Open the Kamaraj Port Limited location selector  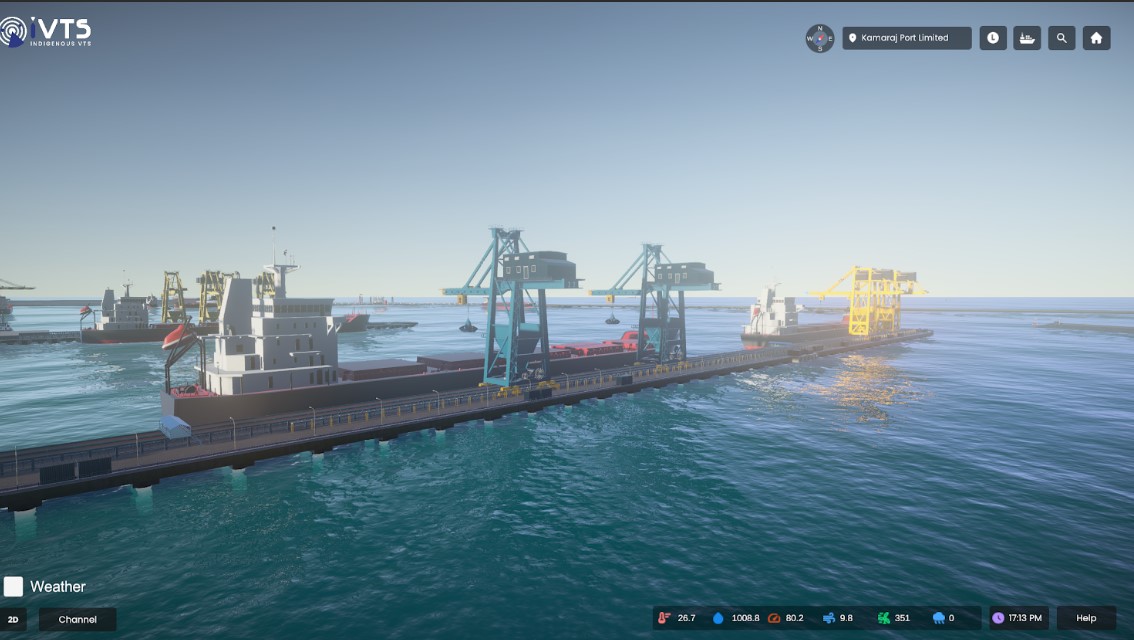(x=906, y=38)
